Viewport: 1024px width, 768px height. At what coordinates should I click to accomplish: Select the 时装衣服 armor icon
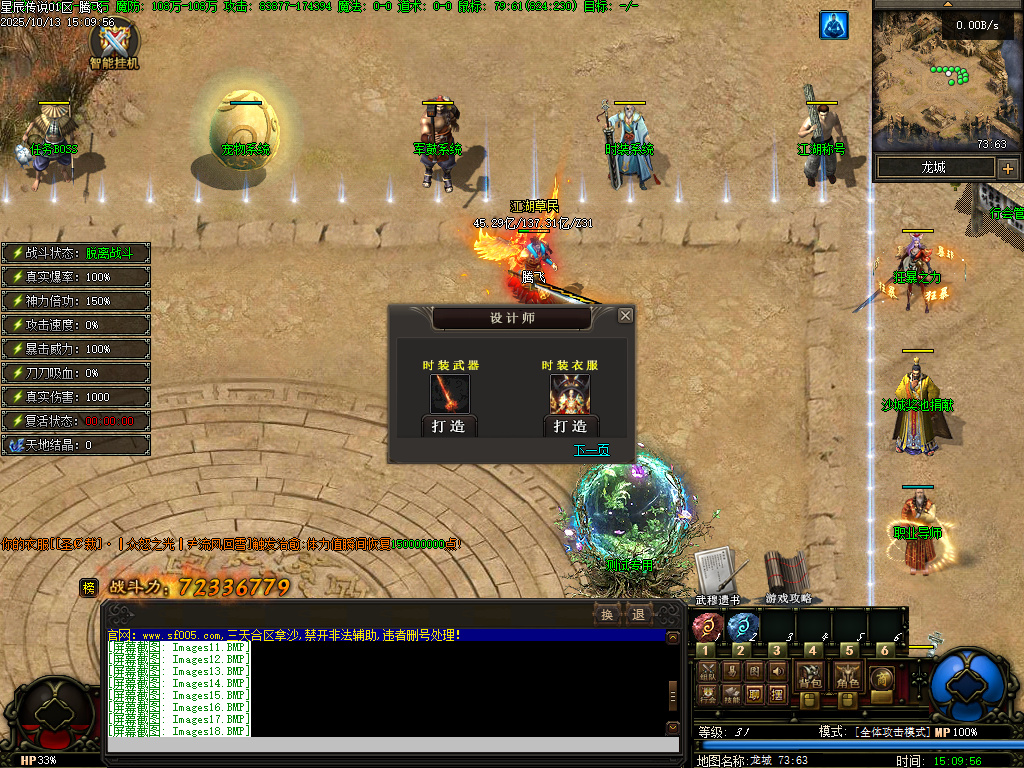[569, 394]
